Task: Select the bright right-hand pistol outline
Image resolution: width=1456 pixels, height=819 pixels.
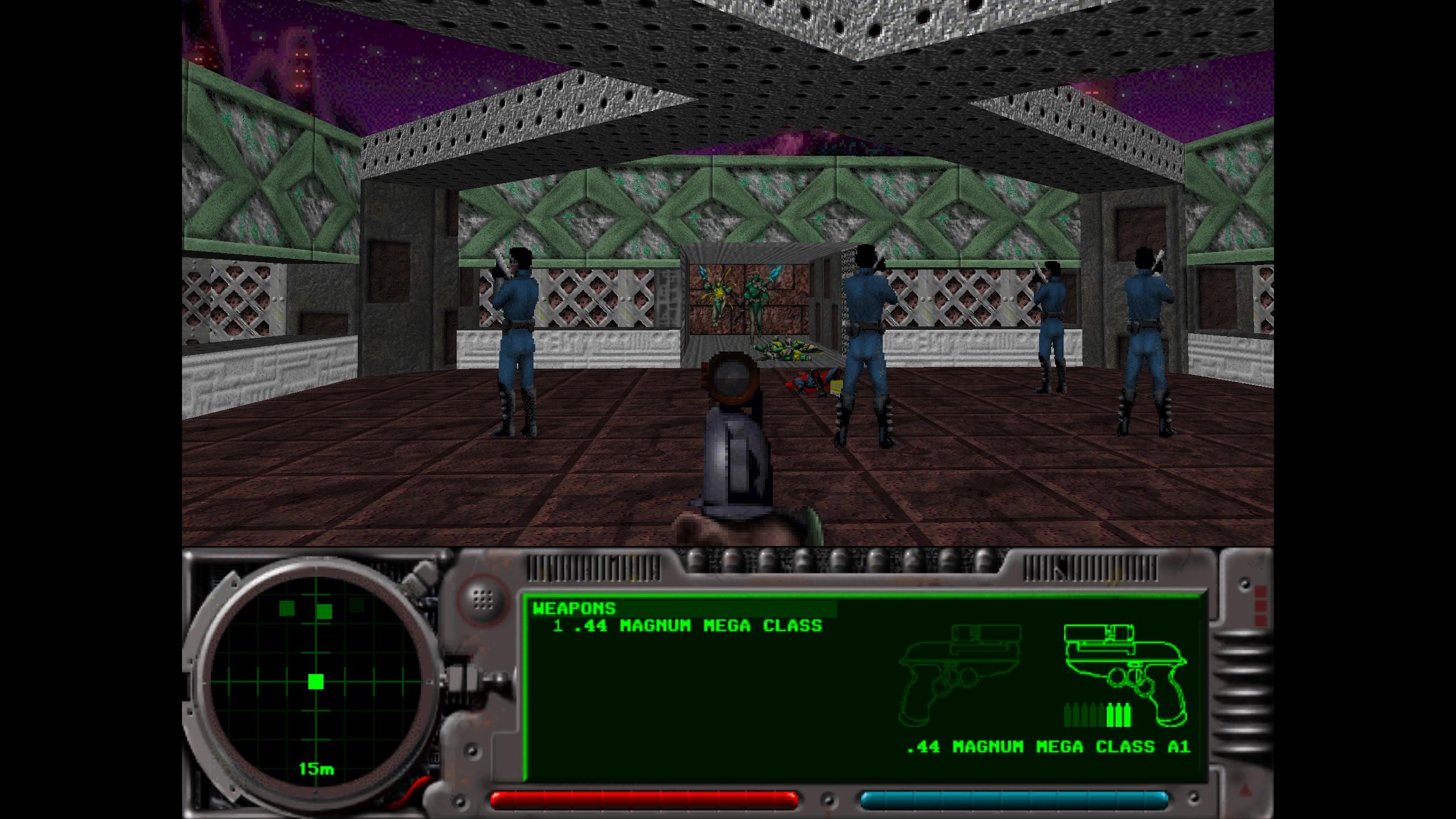Action: click(x=1125, y=675)
